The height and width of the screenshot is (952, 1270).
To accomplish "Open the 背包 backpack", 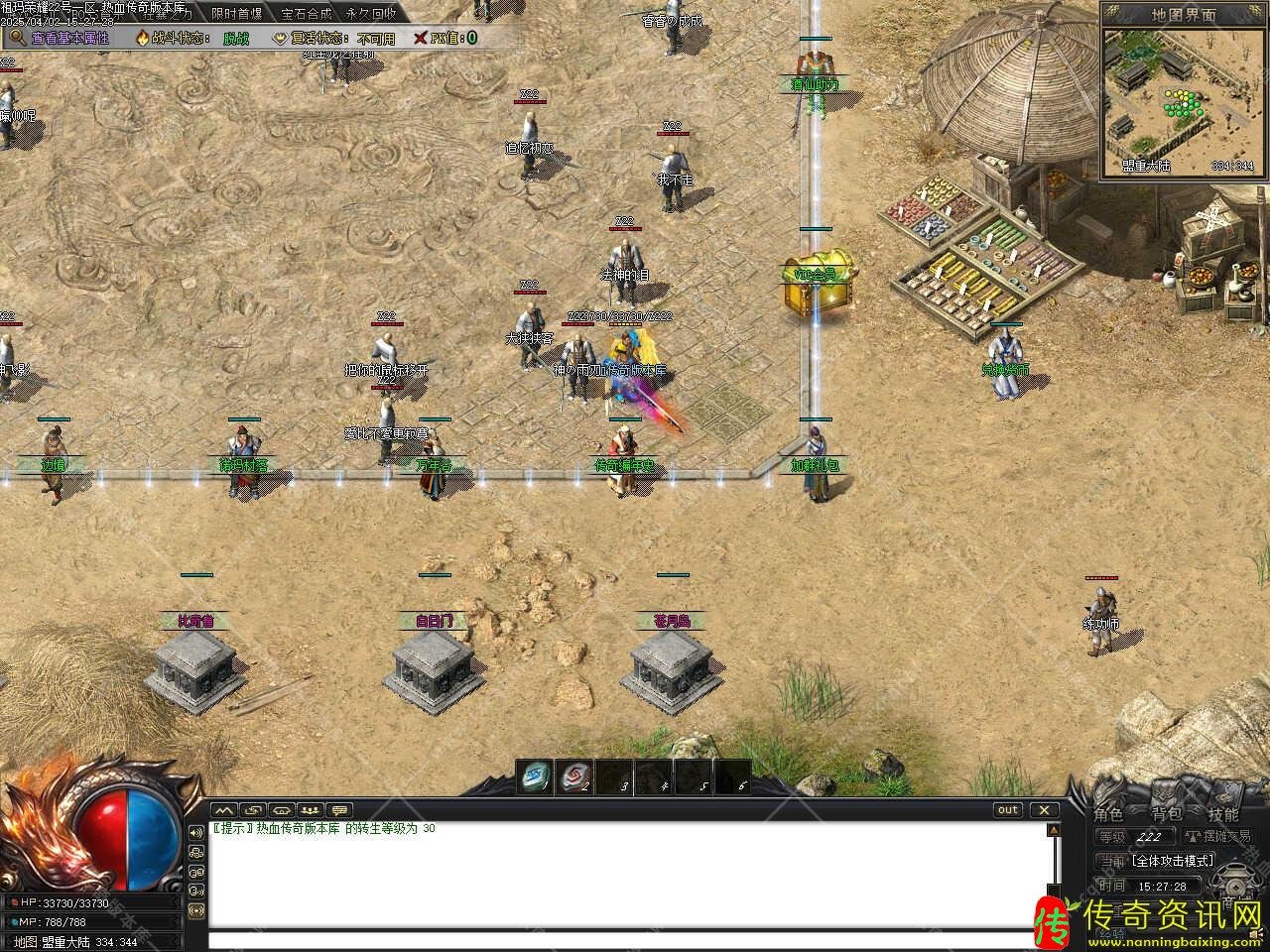I will click(1166, 814).
